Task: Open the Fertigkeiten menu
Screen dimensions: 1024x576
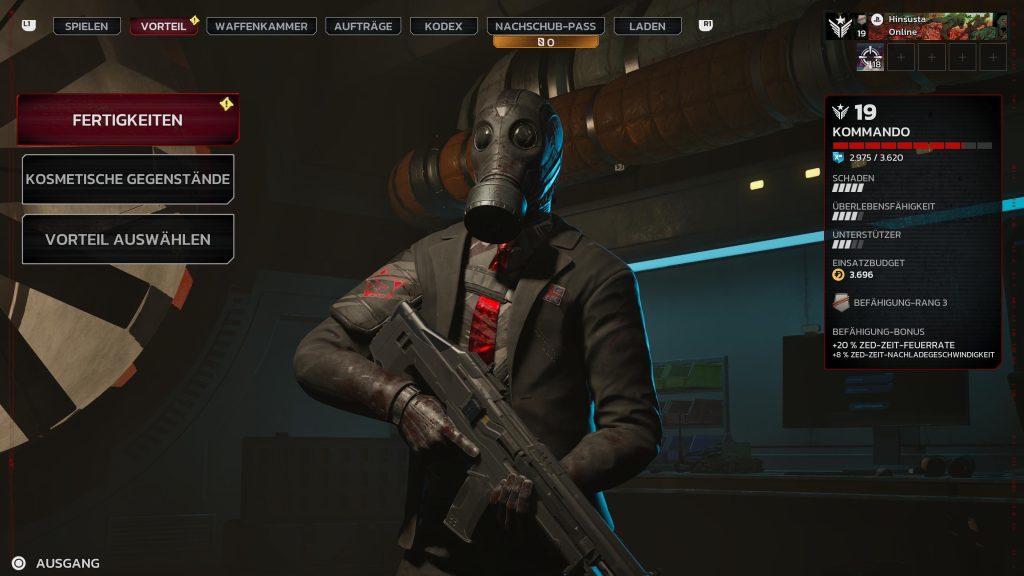Action: pos(127,120)
